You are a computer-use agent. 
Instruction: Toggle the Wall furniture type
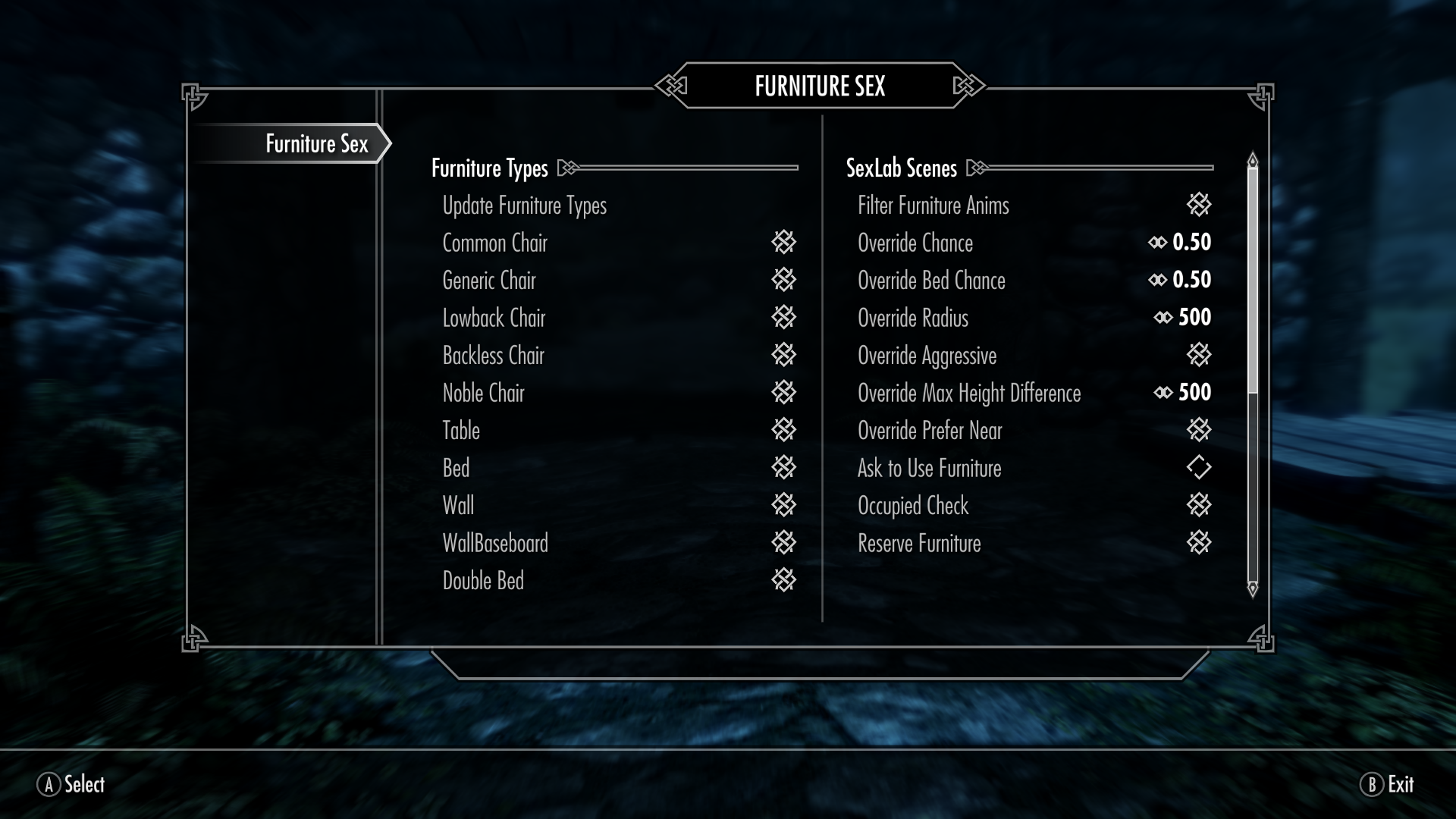click(x=783, y=505)
